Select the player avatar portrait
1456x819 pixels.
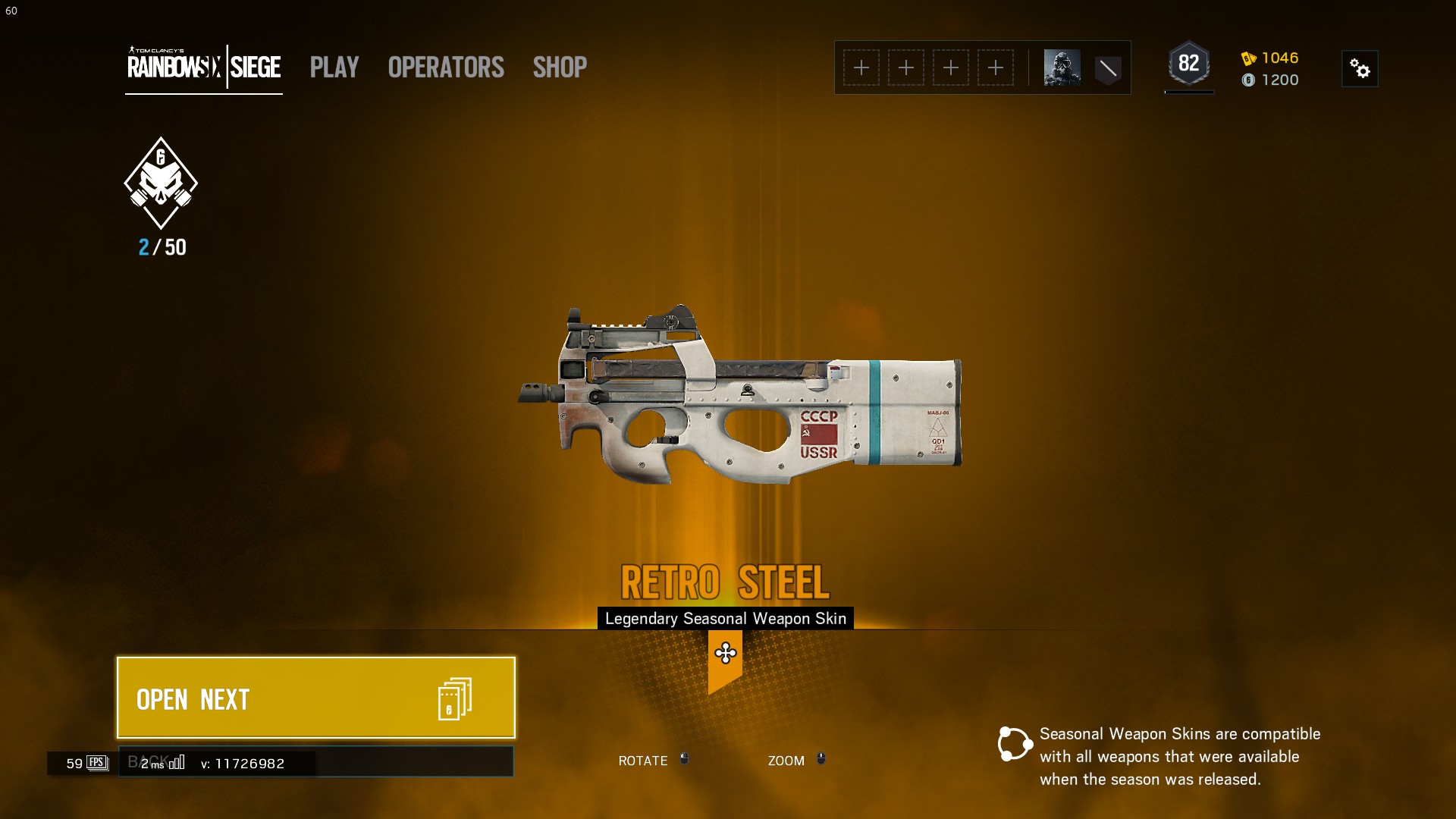[1061, 67]
